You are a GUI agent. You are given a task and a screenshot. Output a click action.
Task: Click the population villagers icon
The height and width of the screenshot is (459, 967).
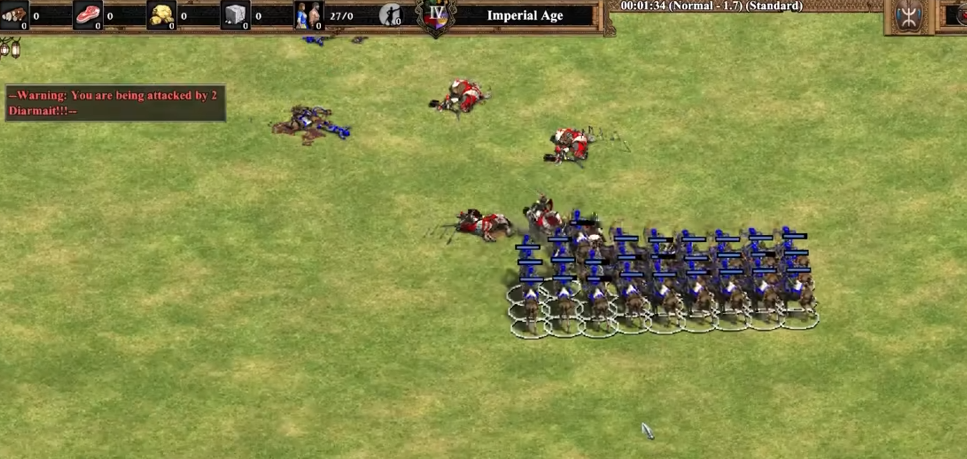coord(308,15)
